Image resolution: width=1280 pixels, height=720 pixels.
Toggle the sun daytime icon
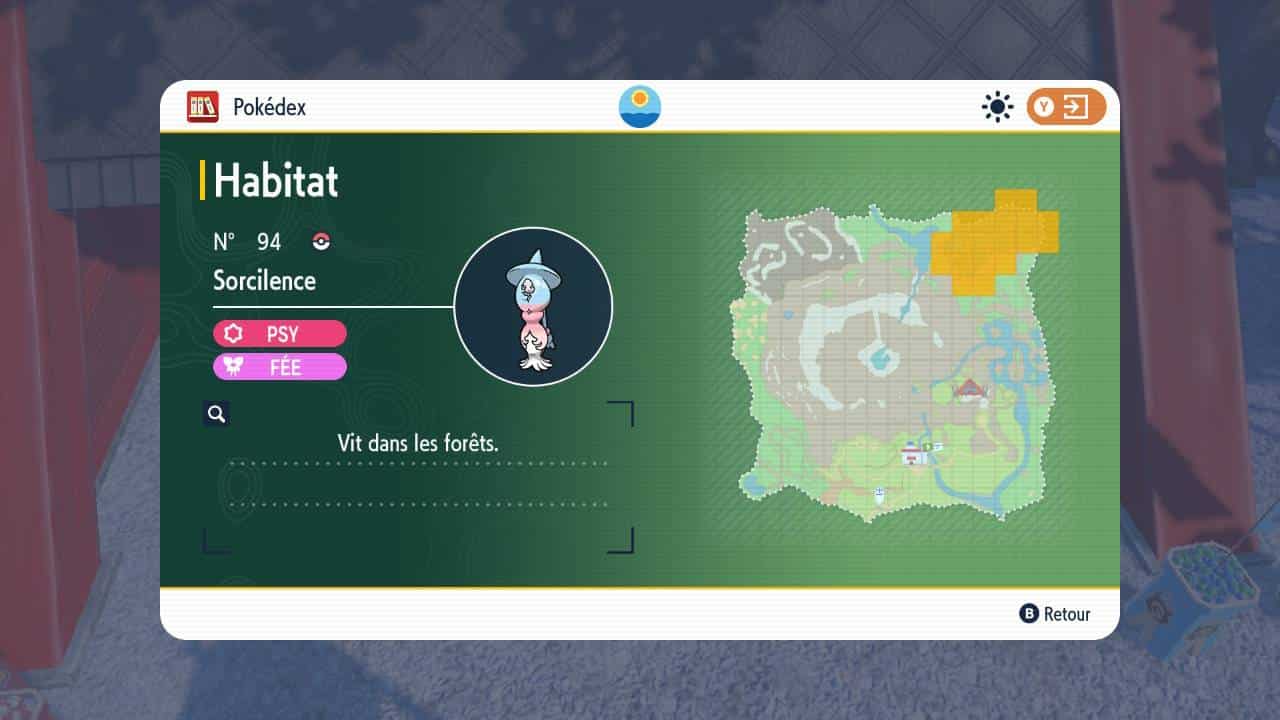coord(997,107)
